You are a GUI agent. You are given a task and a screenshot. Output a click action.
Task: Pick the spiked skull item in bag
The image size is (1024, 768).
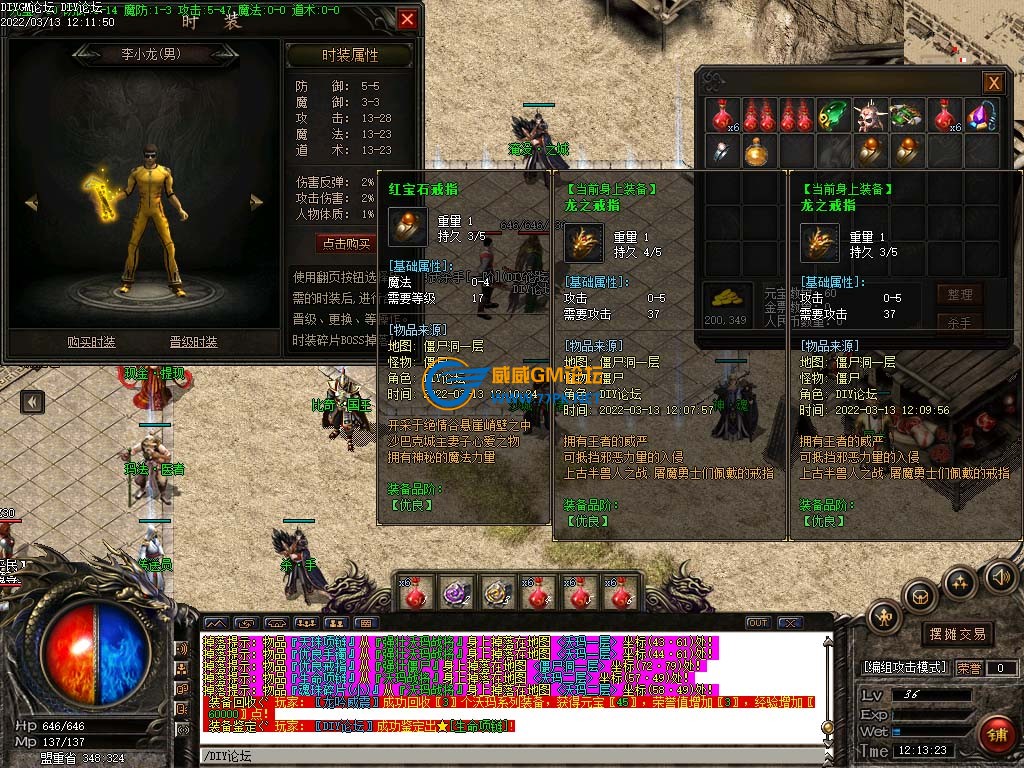(x=870, y=115)
